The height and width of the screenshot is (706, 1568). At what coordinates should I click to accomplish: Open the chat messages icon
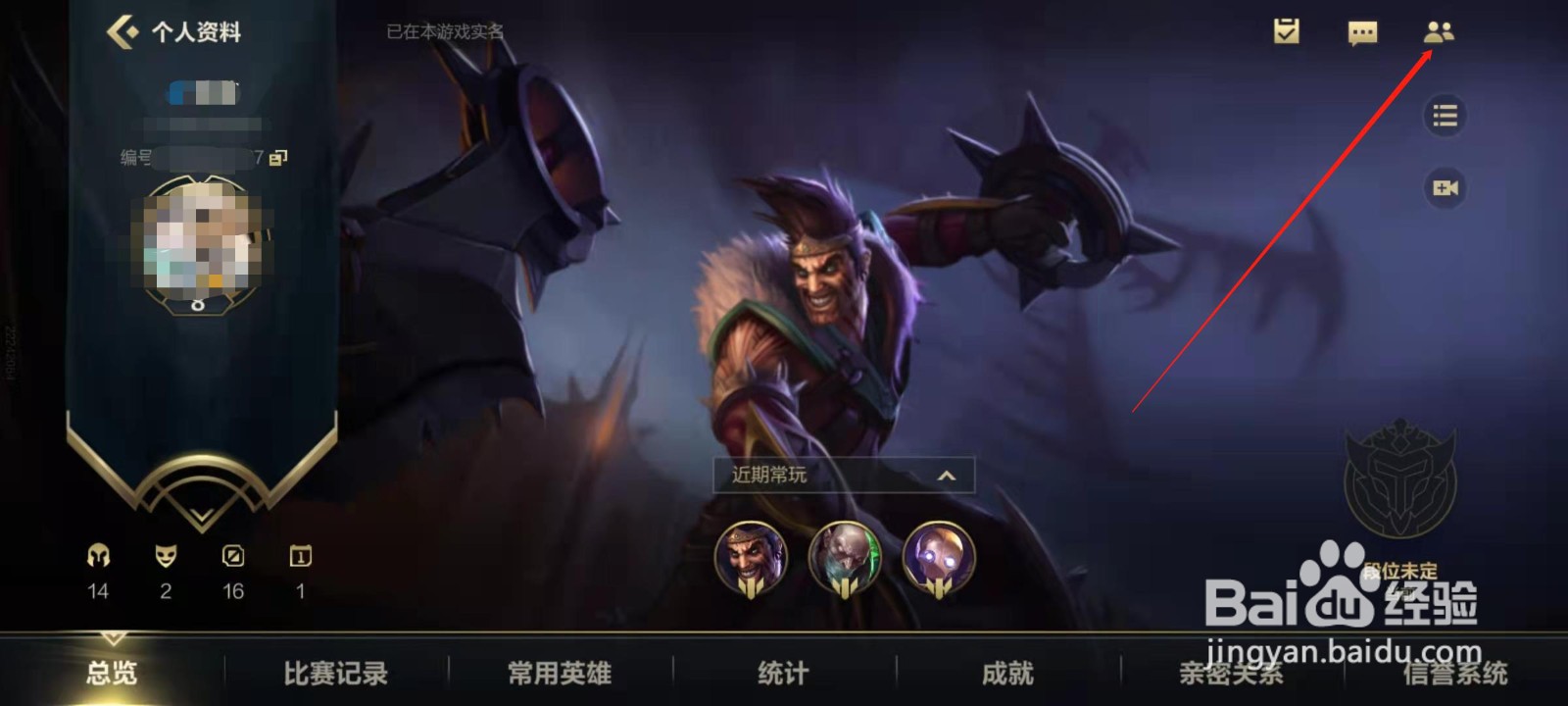click(x=1362, y=32)
